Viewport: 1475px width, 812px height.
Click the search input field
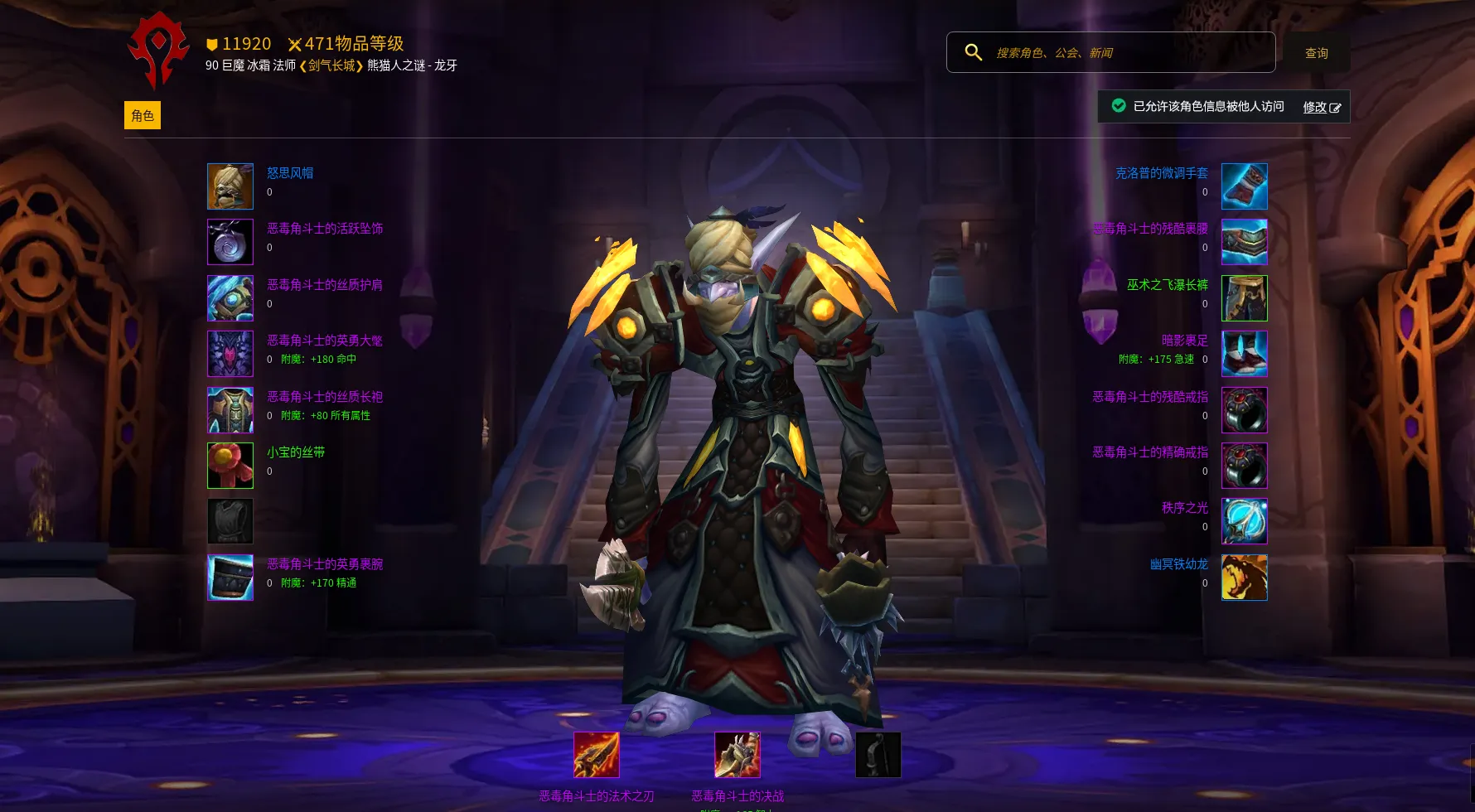(x=1127, y=53)
